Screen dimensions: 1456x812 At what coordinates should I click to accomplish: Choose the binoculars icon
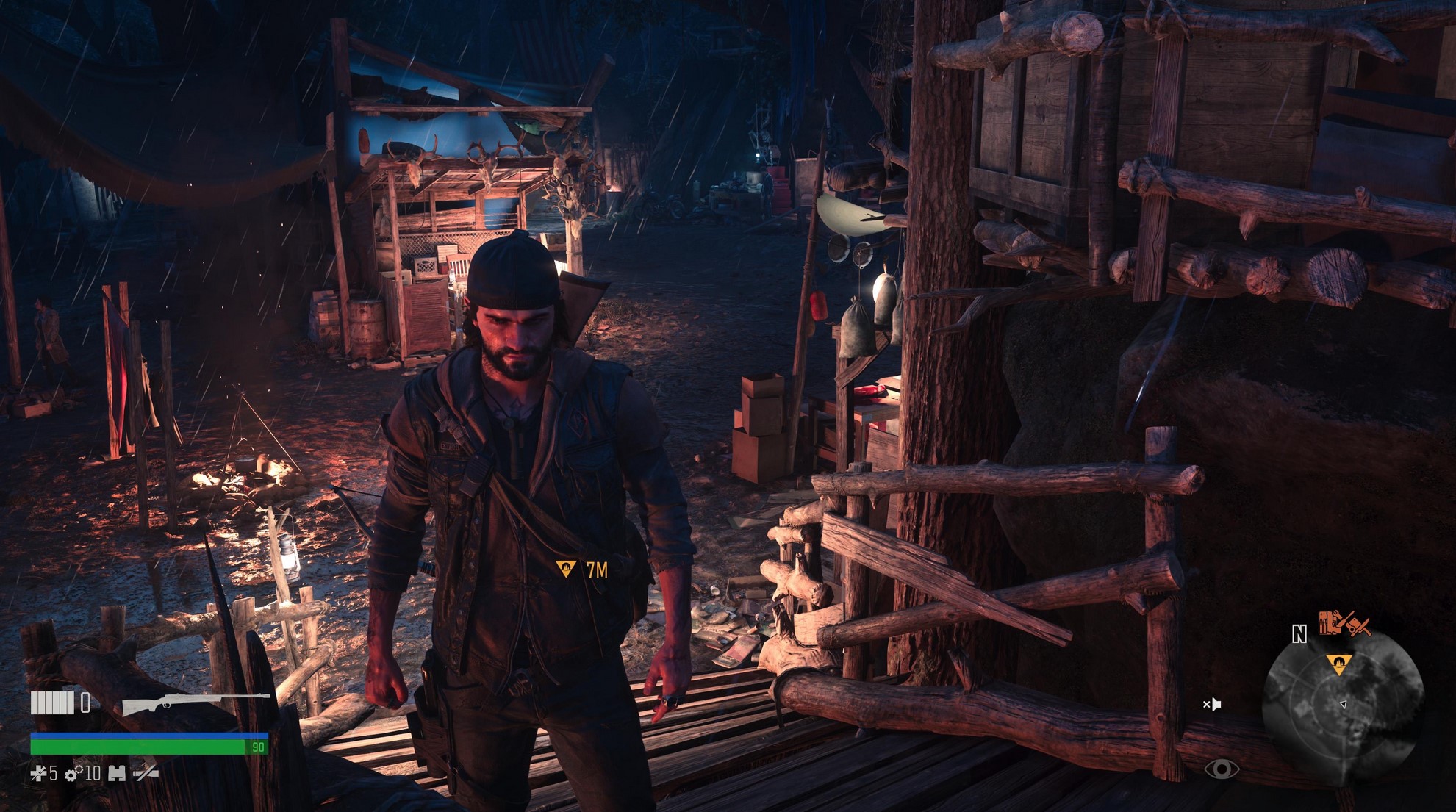117,773
